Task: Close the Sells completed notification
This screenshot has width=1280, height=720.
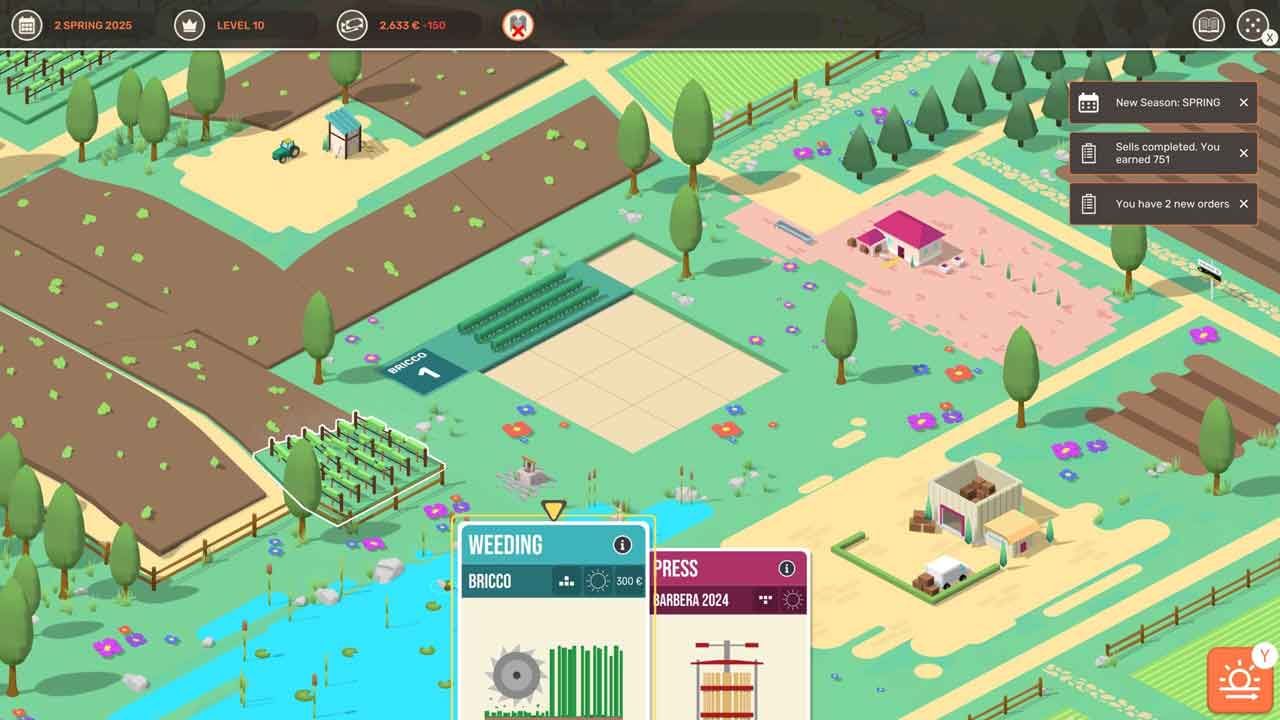Action: click(x=1243, y=153)
